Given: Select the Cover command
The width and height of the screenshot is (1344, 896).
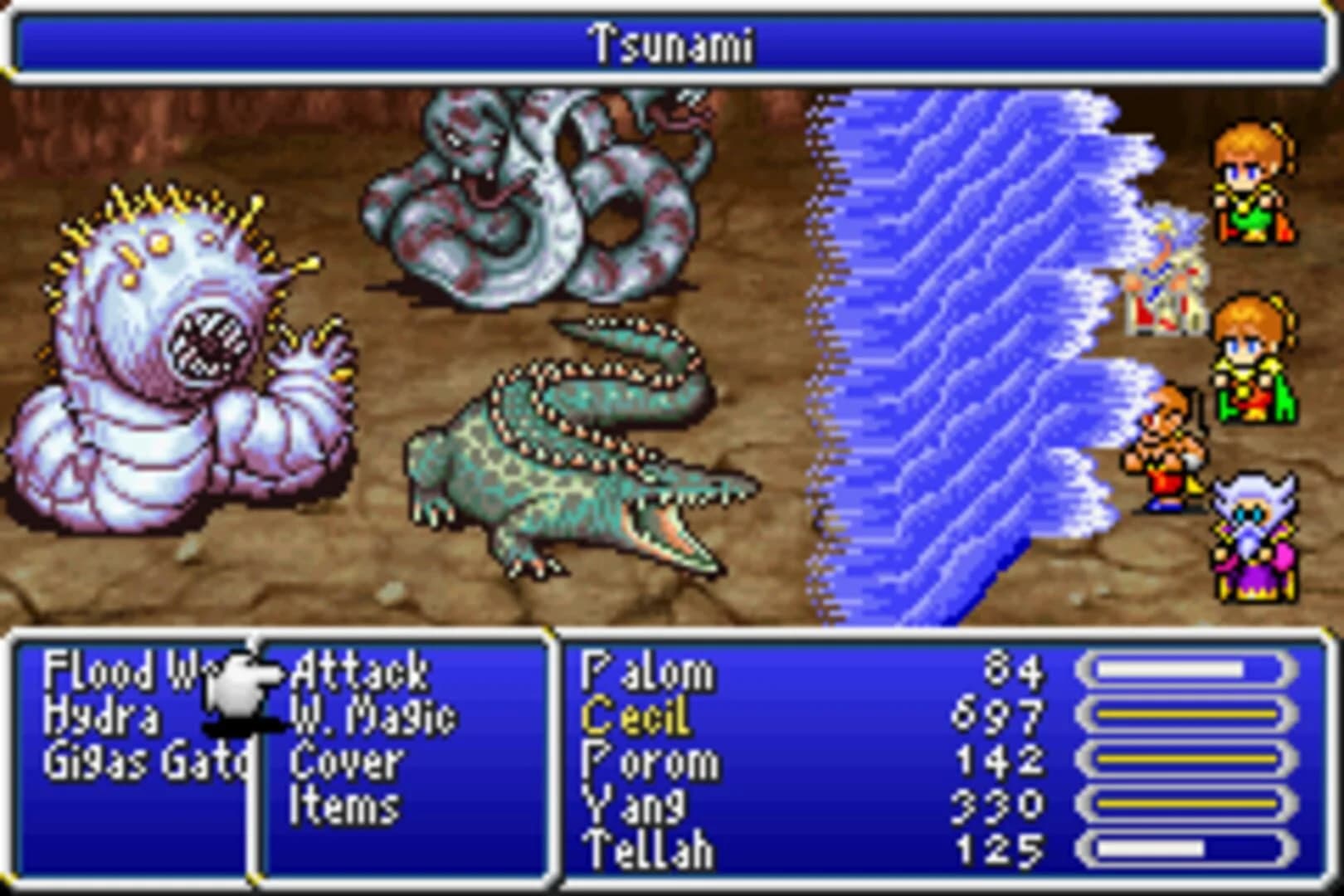Looking at the screenshot, I should [344, 762].
